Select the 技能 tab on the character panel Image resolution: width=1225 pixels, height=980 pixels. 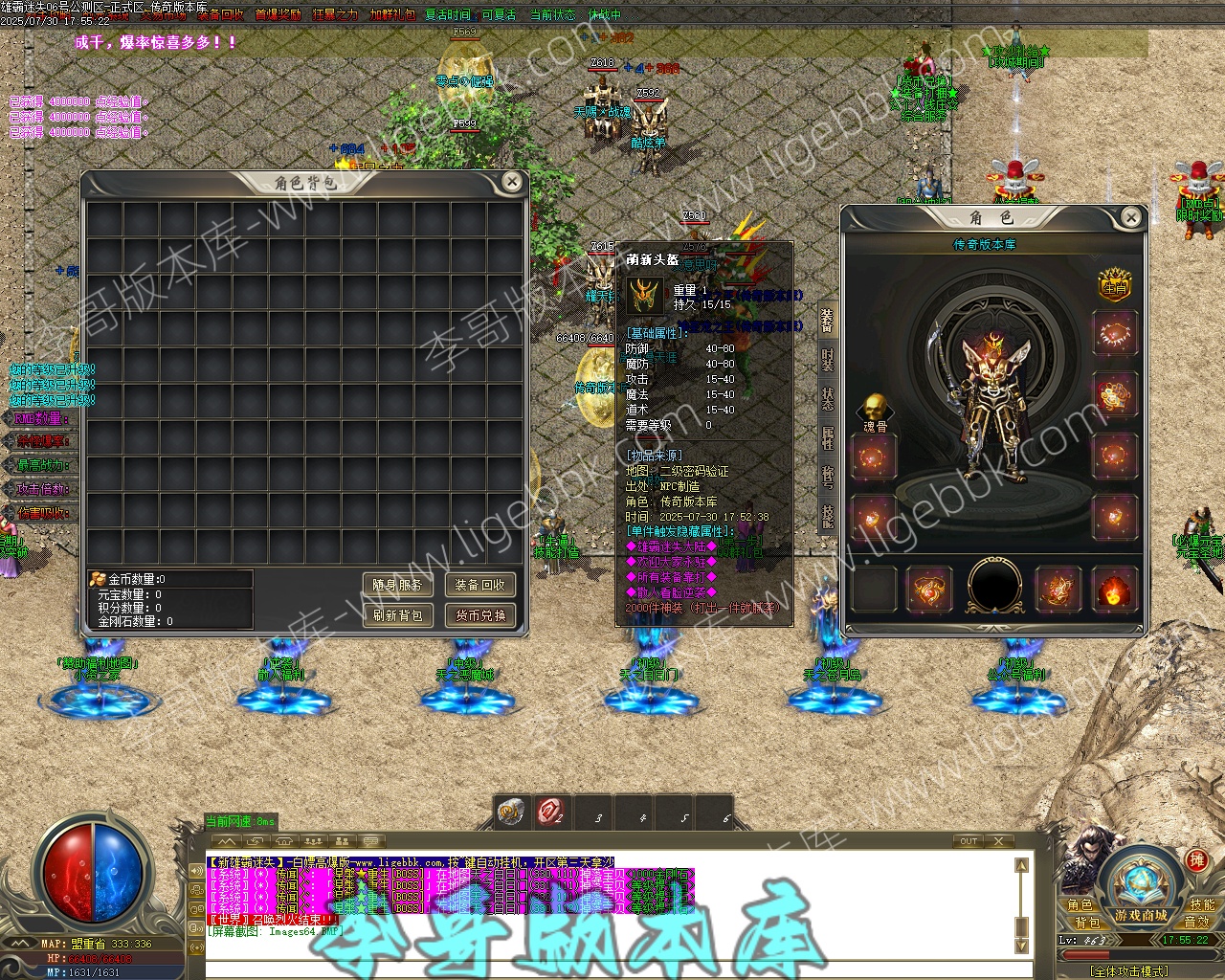[x=827, y=516]
